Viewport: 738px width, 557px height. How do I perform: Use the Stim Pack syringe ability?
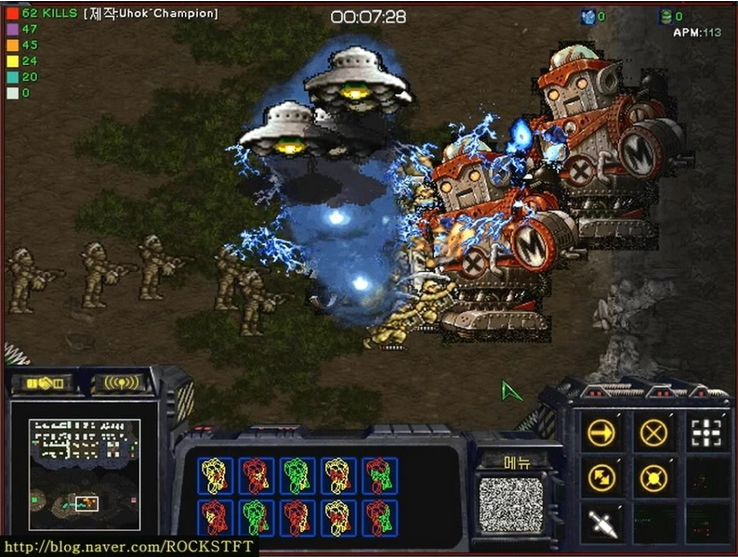point(600,521)
